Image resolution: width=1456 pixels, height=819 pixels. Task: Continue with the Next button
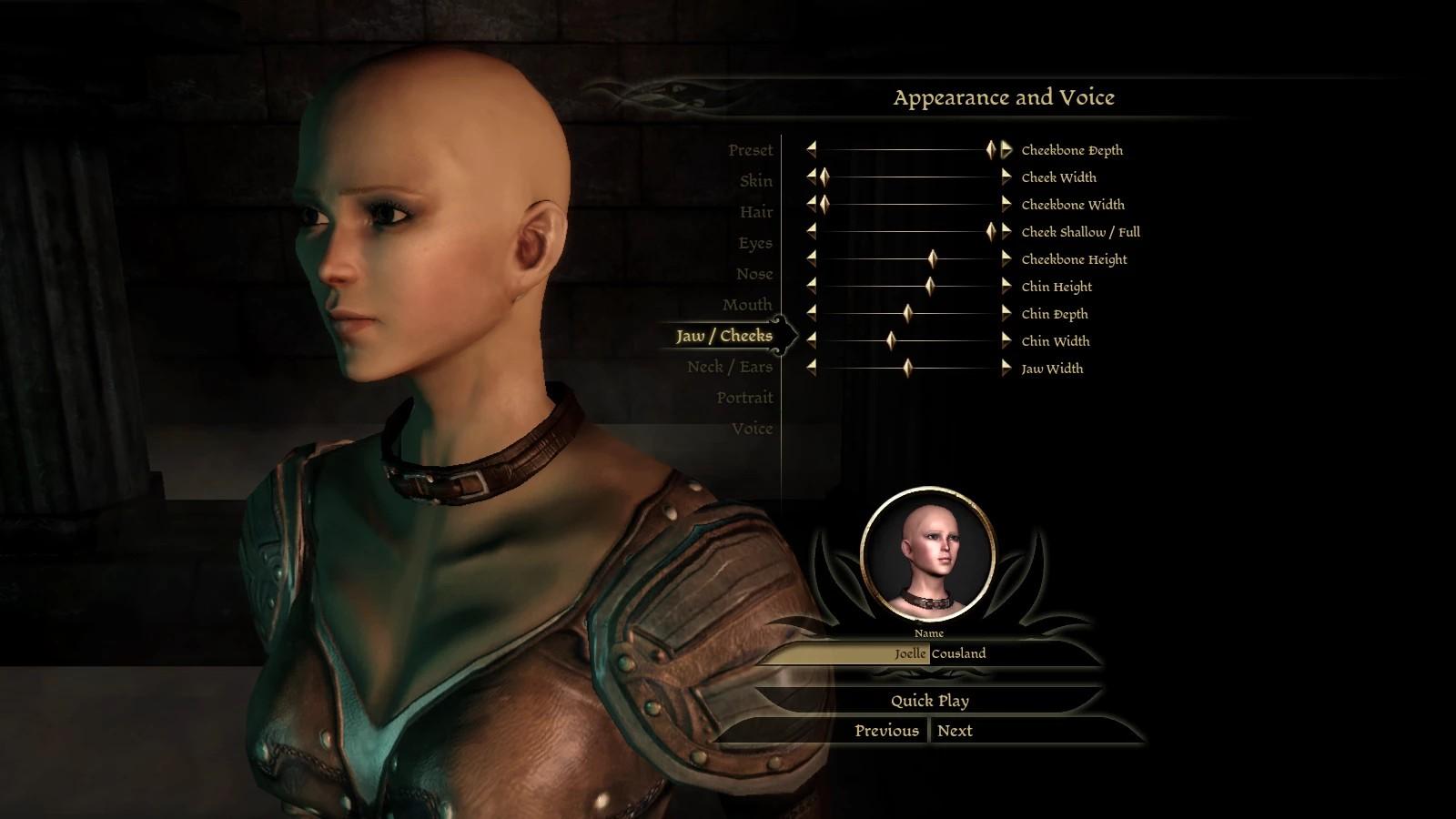955,731
